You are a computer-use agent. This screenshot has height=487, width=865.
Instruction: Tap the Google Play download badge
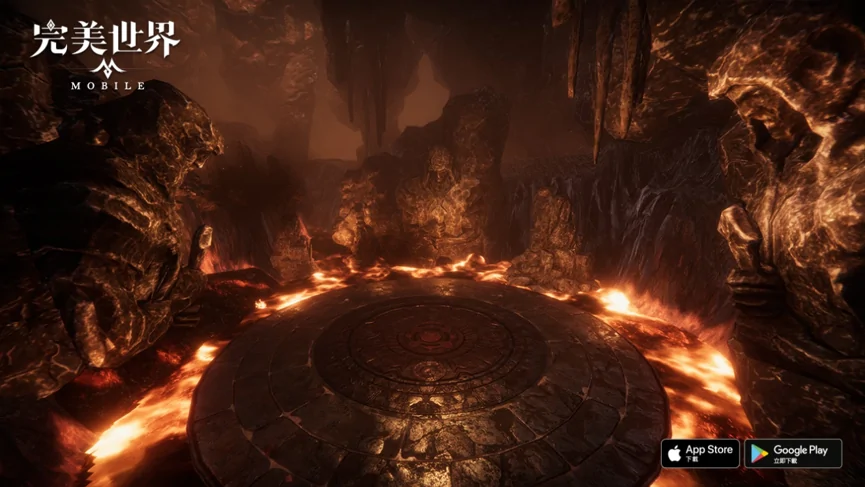pos(793,453)
